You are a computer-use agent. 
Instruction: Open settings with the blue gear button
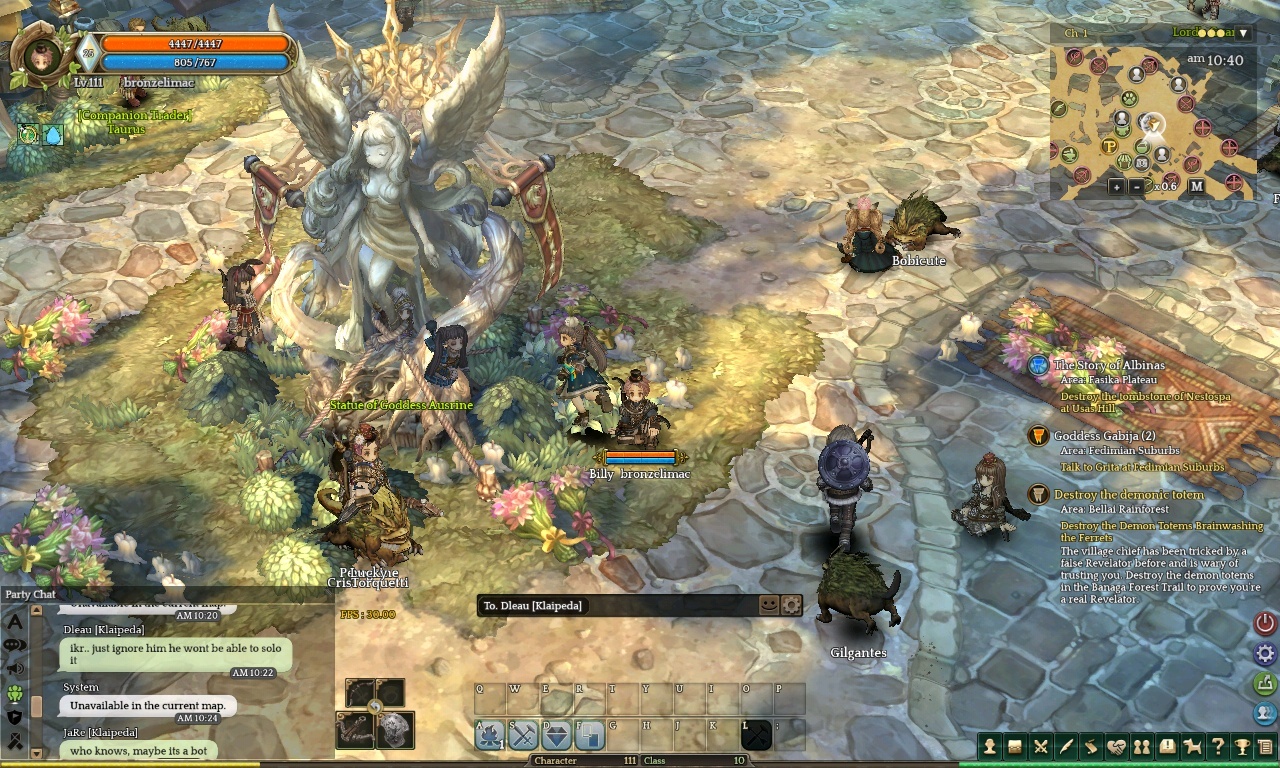[1265, 654]
